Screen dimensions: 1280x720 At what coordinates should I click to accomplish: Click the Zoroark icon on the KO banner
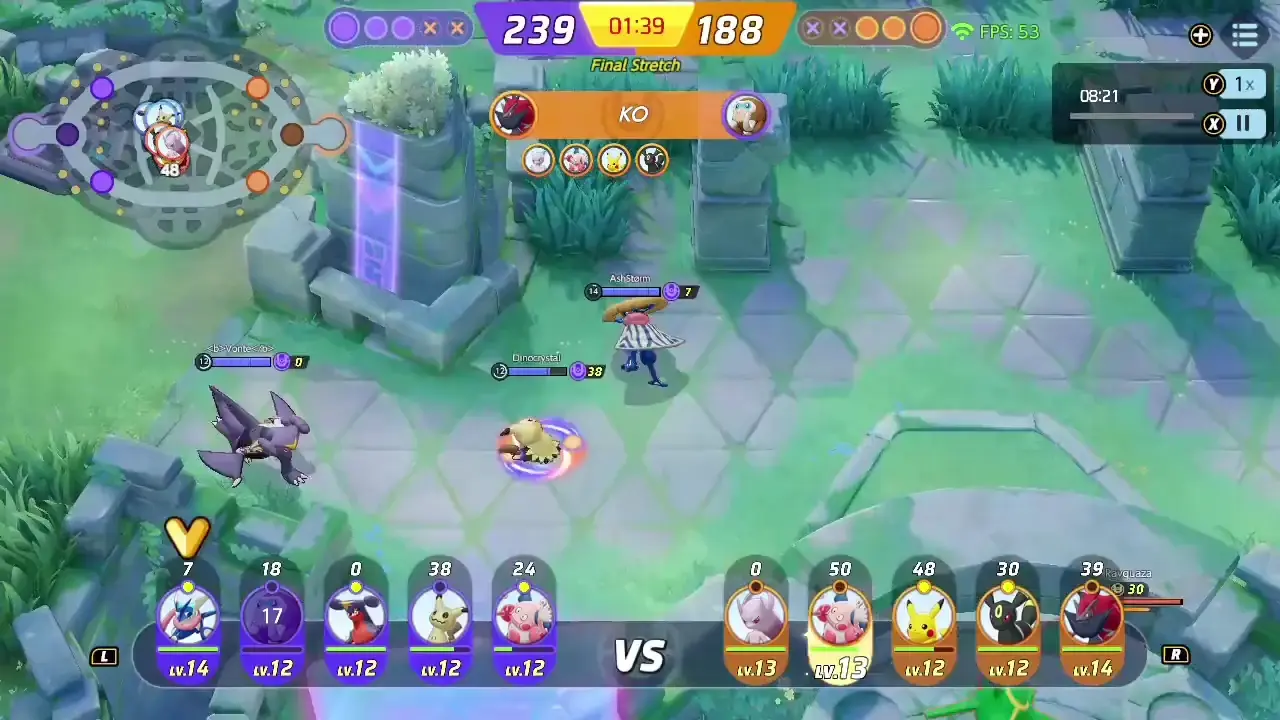point(513,113)
